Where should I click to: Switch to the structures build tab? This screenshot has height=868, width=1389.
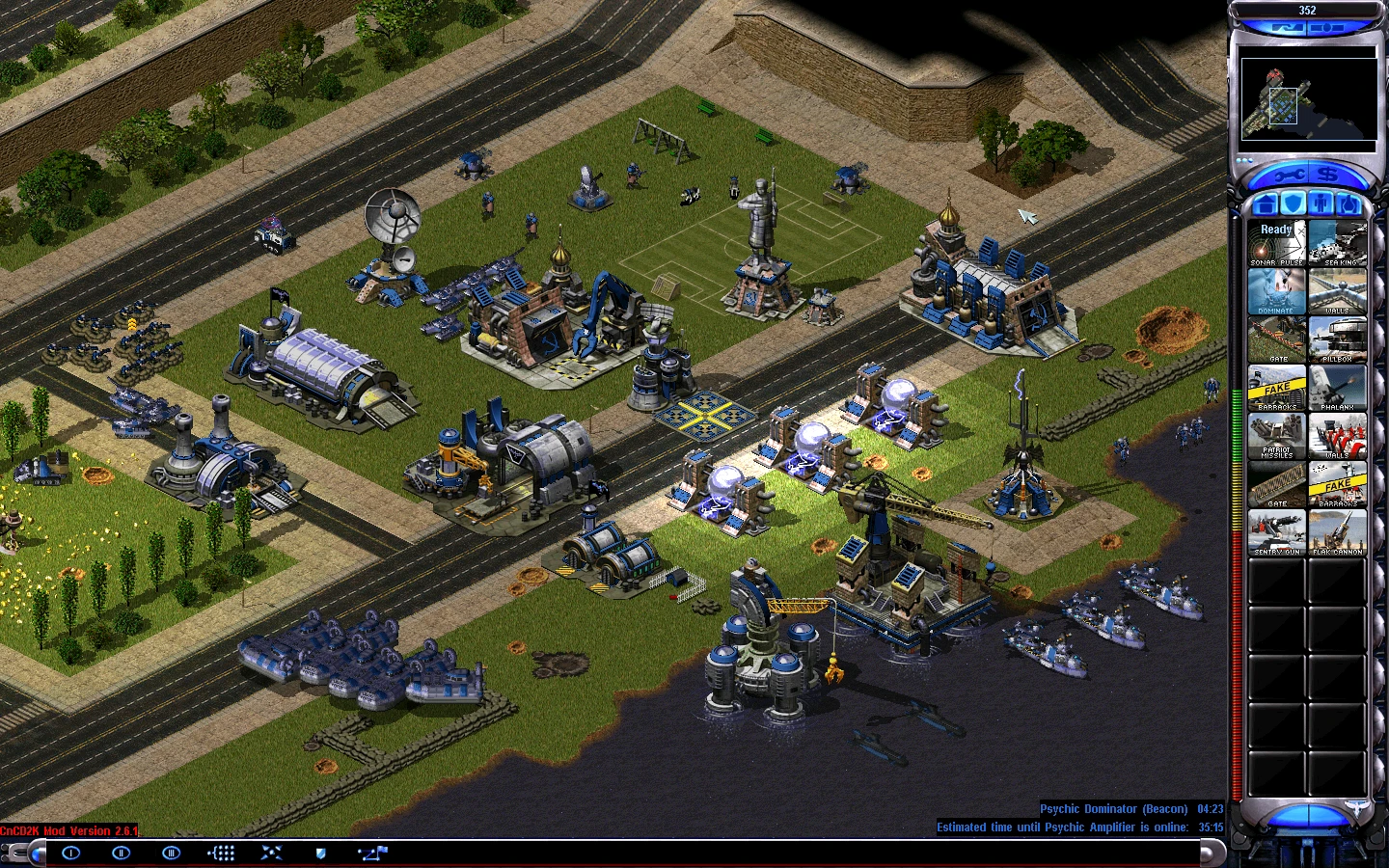1265,203
